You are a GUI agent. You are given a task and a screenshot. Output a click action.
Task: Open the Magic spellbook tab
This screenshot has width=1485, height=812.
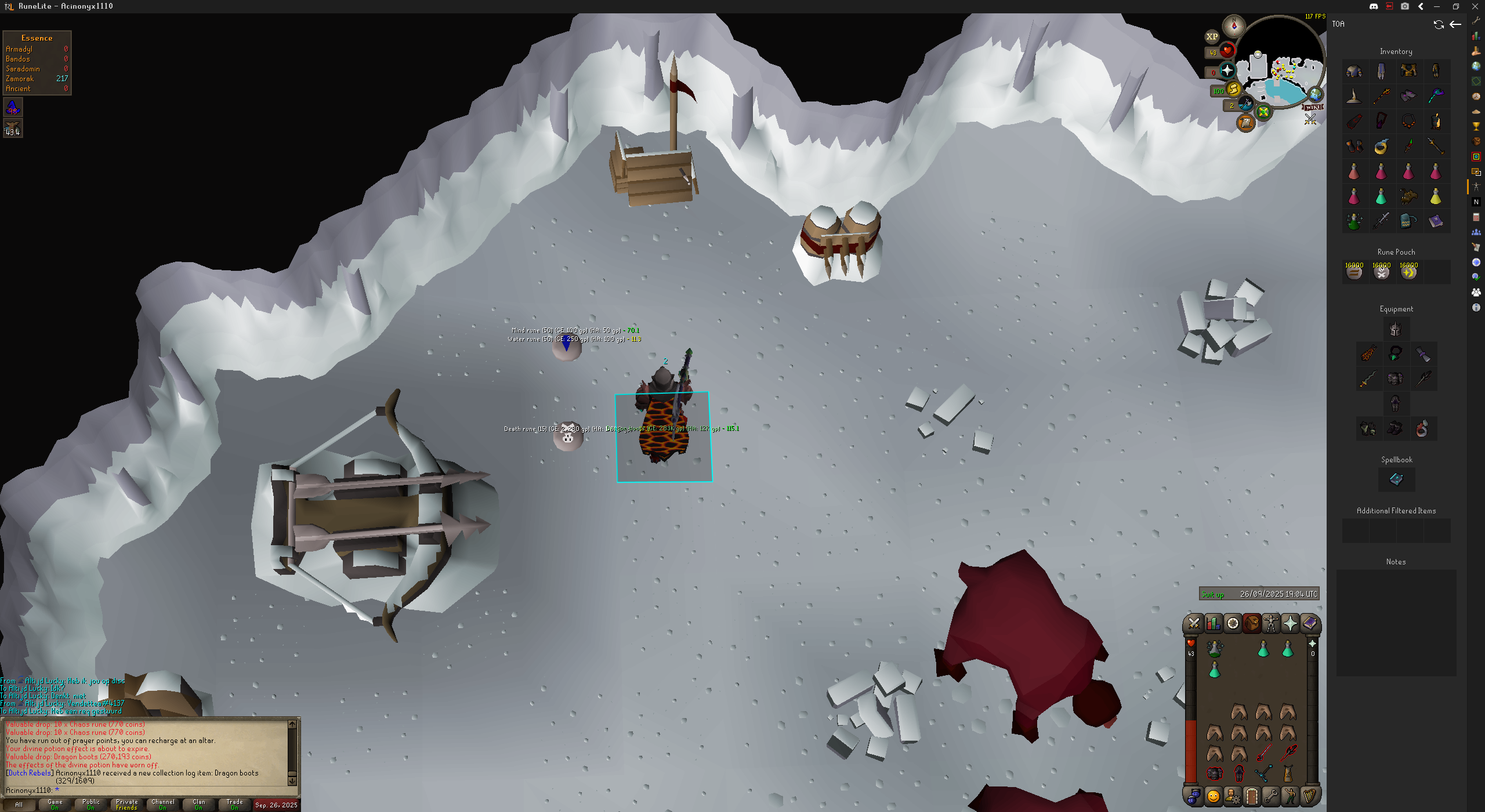tap(1309, 623)
